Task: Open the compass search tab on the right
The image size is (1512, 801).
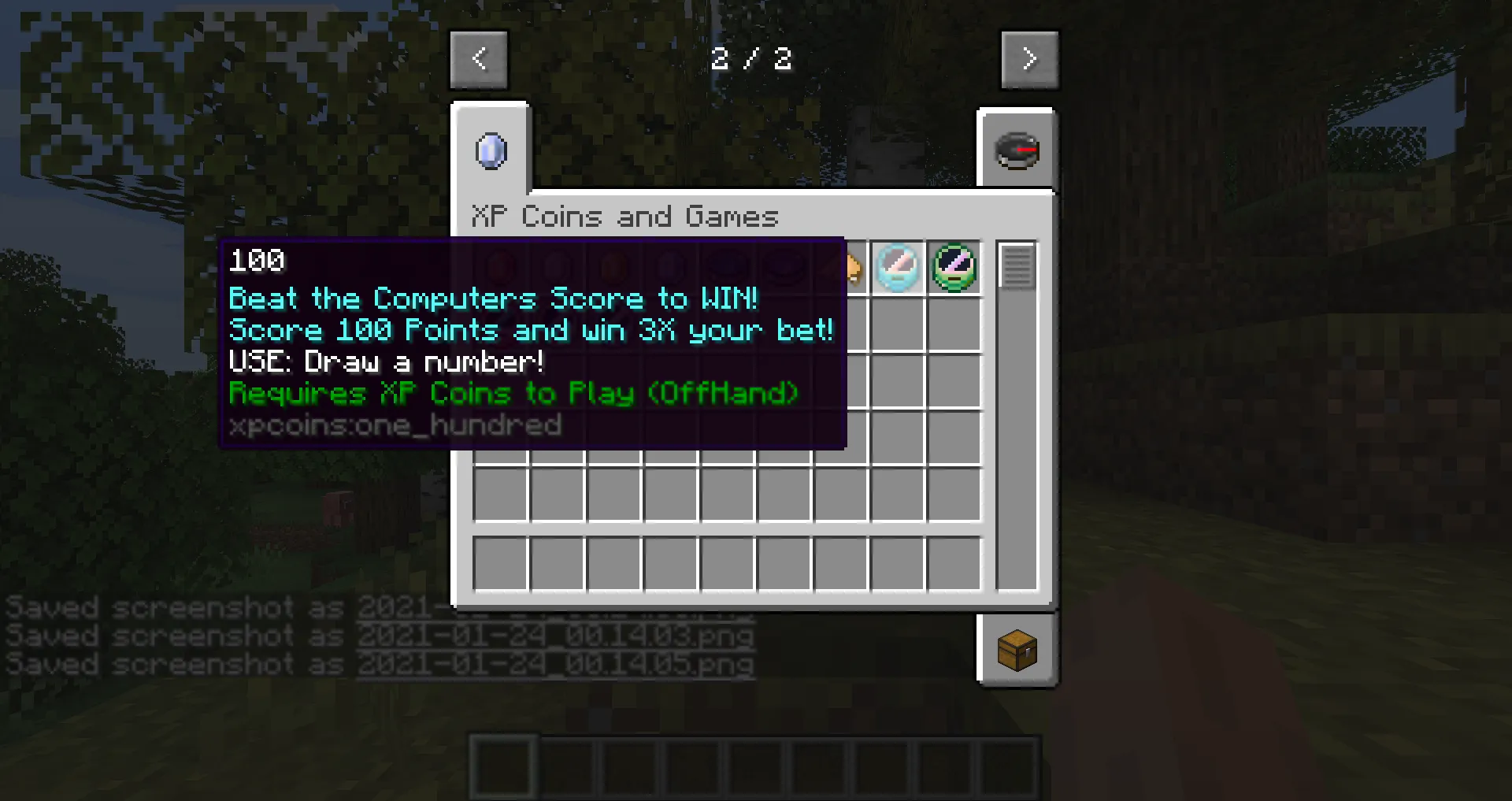Action: point(1017,150)
